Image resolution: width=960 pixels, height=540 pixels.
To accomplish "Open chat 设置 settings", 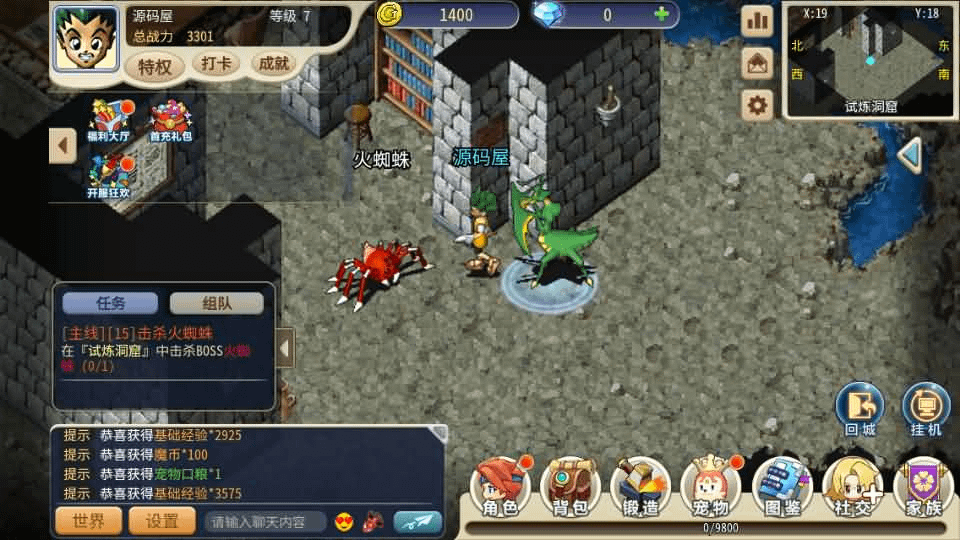I will [163, 521].
